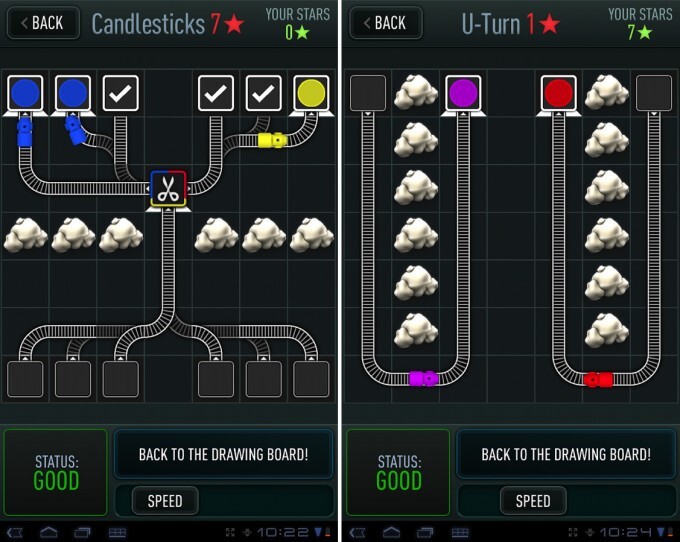The height and width of the screenshot is (542, 680).
Task: Tap Android home icon below Candlesticks screen
Action: click(48, 532)
